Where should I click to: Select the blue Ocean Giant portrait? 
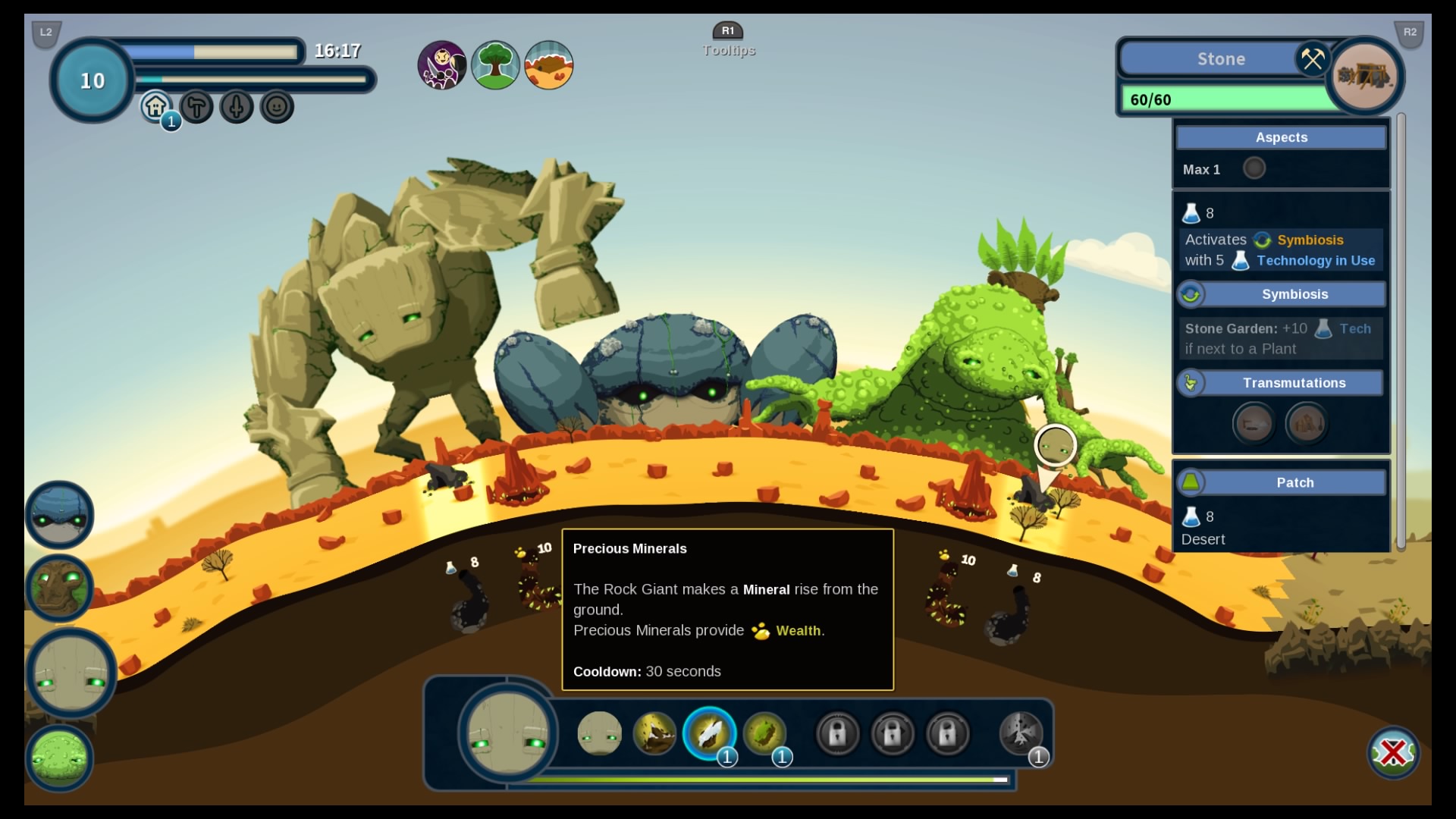[x=59, y=515]
